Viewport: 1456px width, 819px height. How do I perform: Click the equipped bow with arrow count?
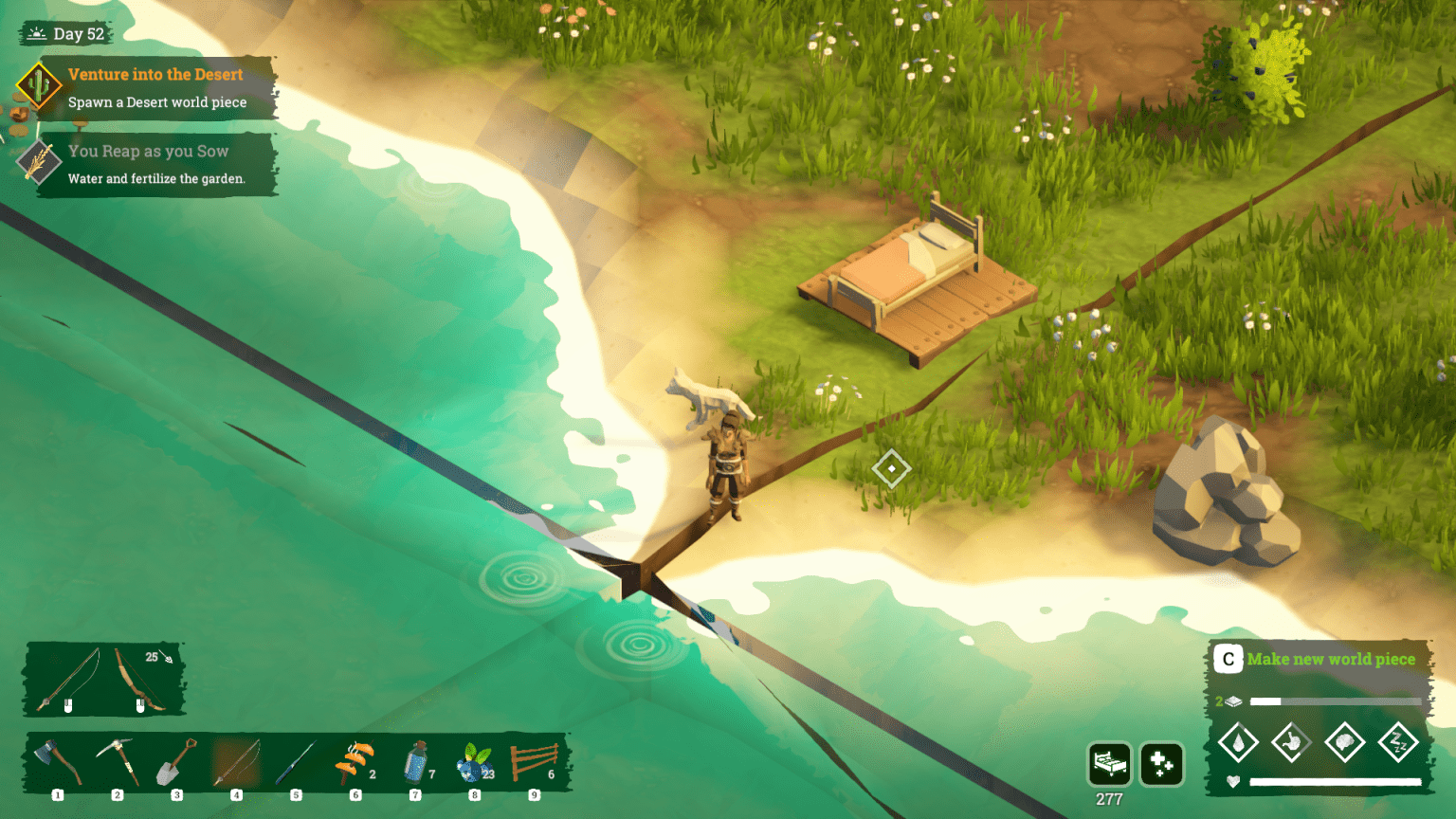[x=140, y=679]
